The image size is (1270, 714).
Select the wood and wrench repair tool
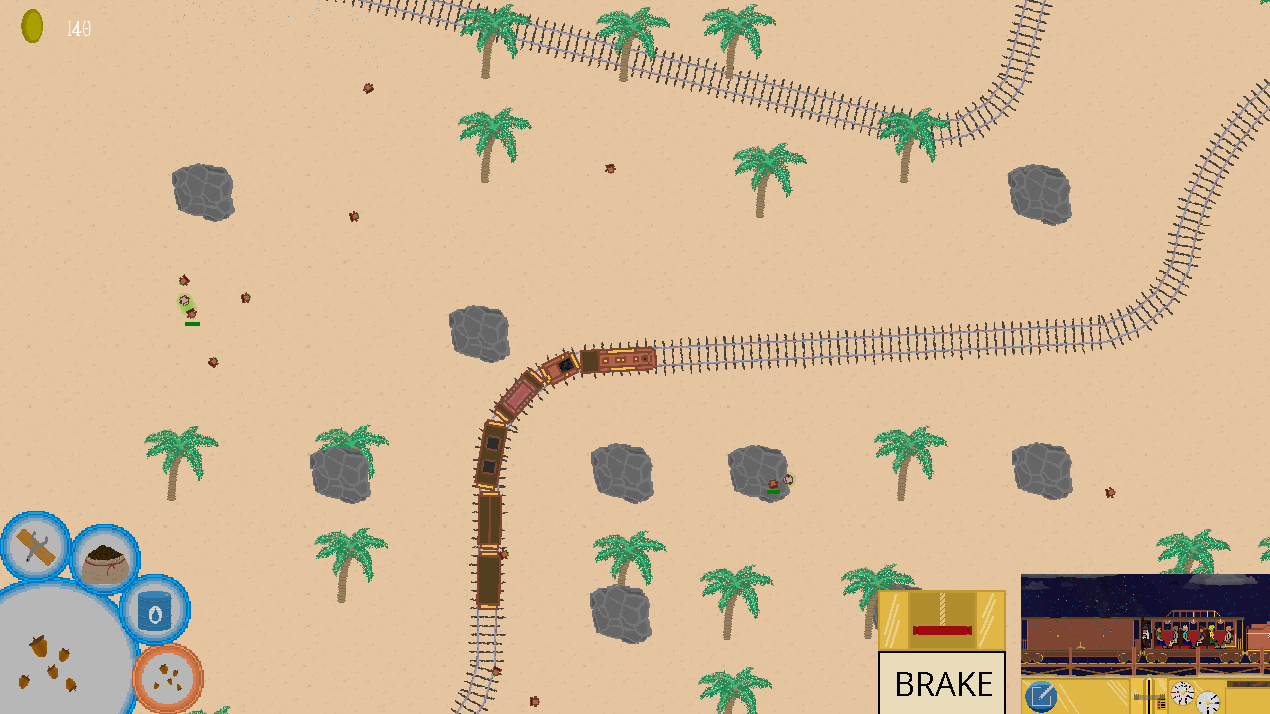pos(36,548)
